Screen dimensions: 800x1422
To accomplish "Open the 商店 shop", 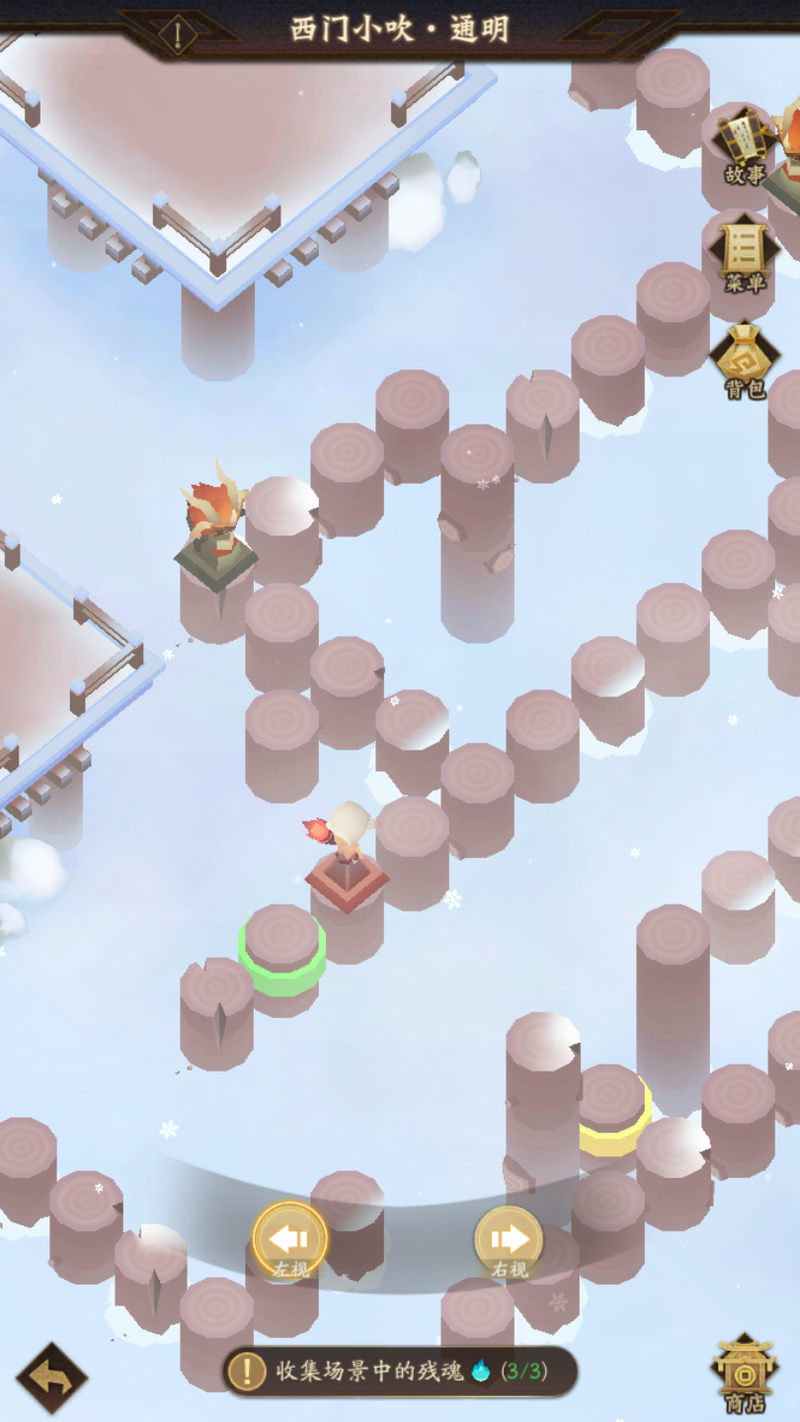I will click(x=744, y=1374).
